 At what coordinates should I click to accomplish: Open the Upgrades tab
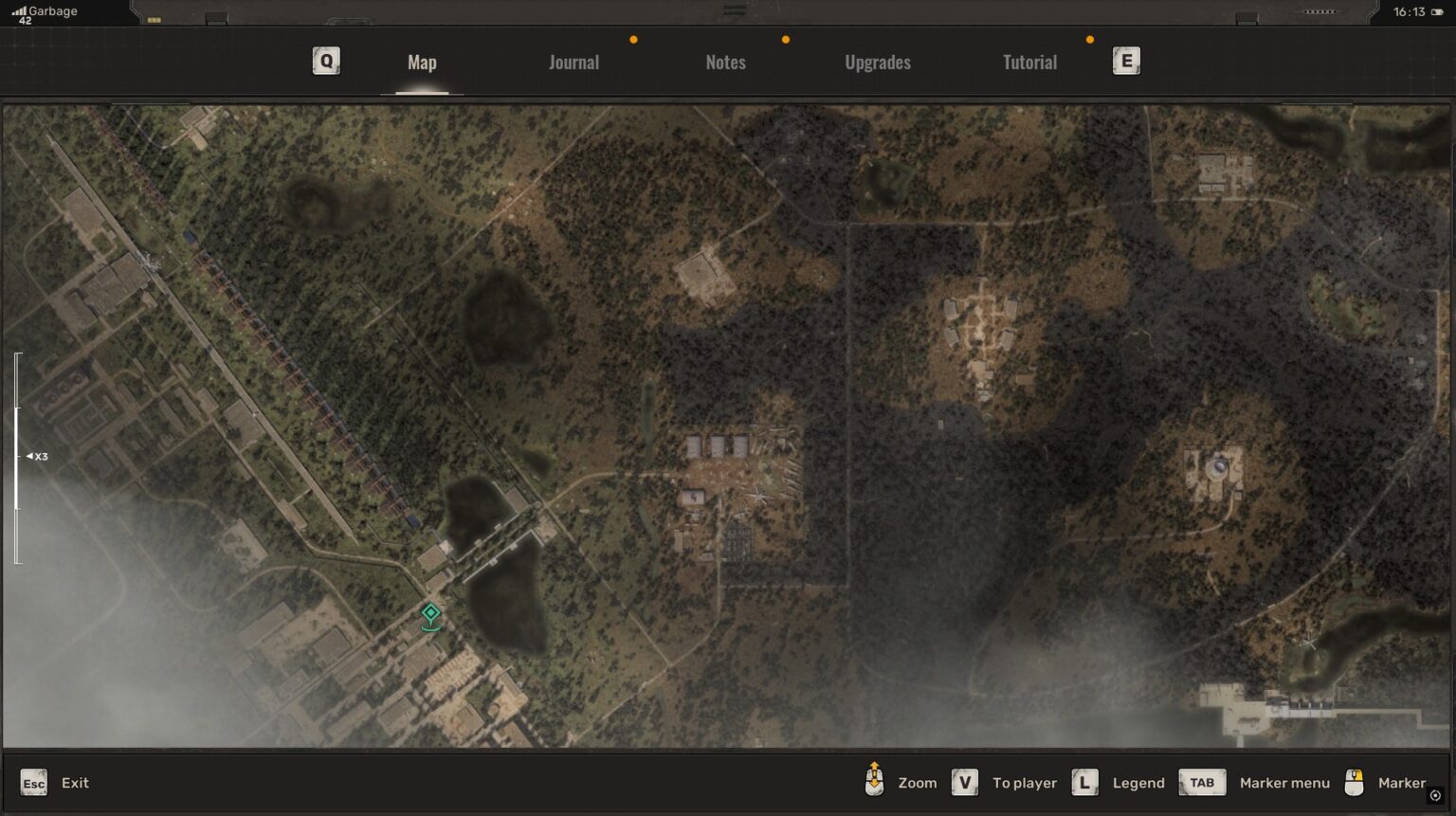877,62
